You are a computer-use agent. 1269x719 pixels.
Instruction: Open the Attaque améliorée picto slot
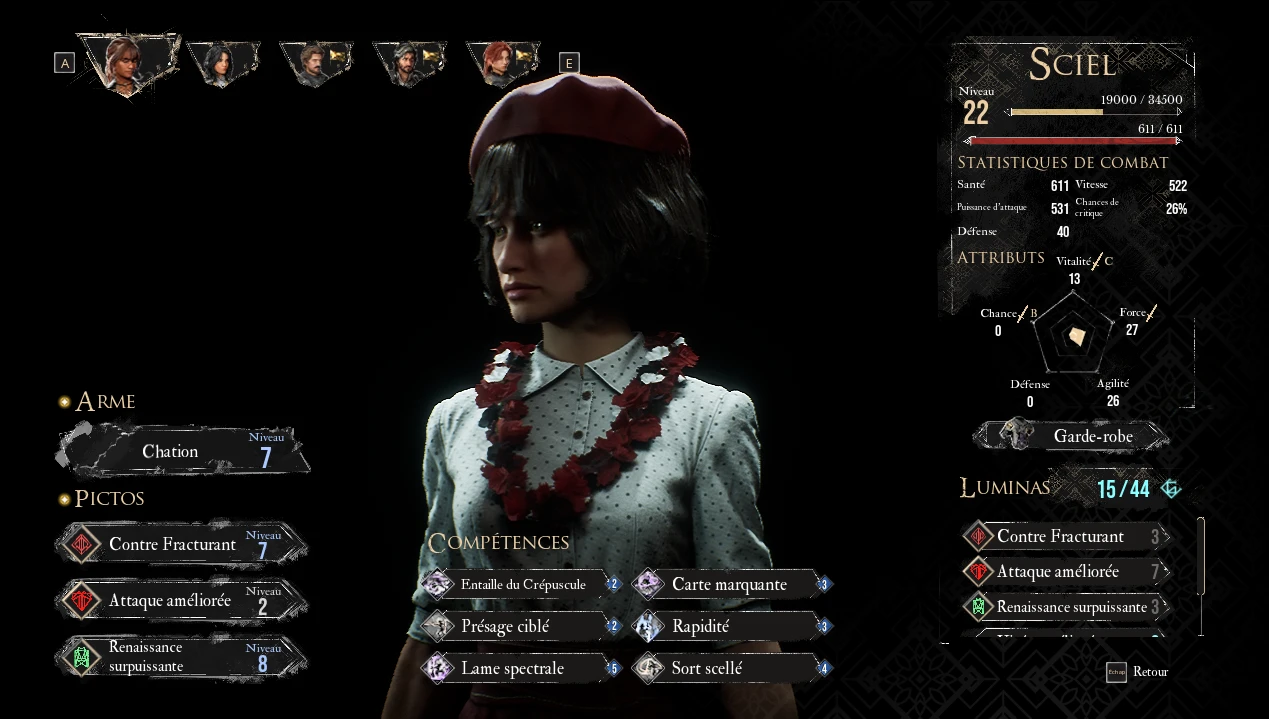182,601
